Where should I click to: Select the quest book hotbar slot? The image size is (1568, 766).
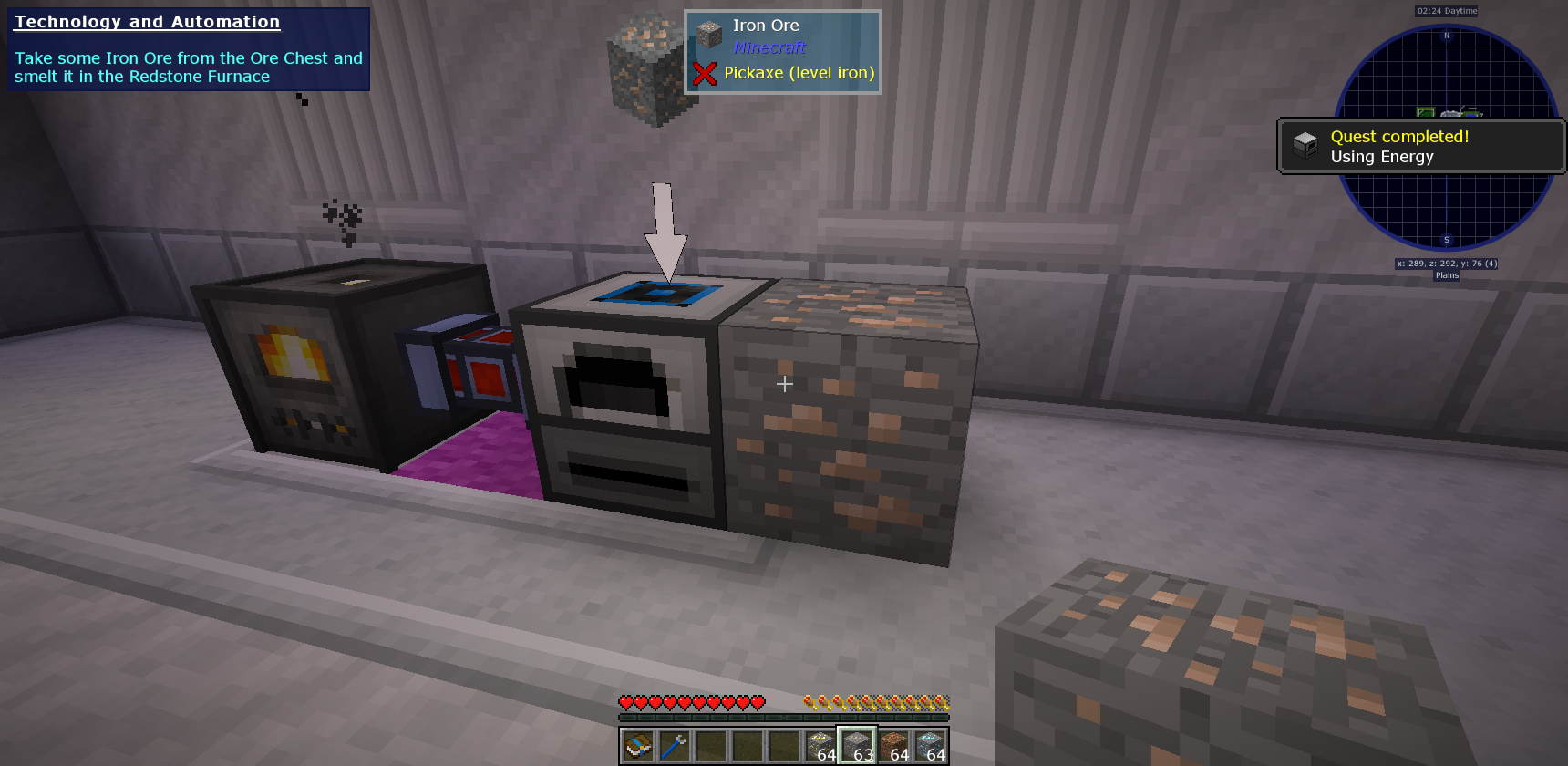(638, 747)
